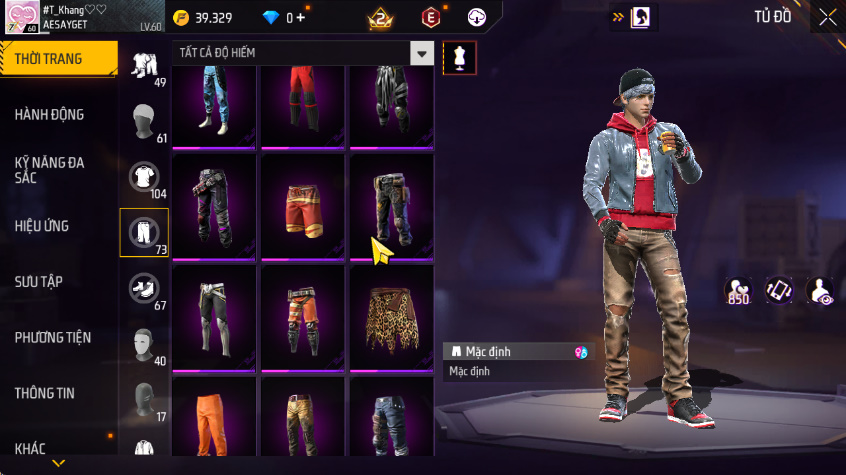Open the PHƯƠNG TIỆN vehicles section
The height and width of the screenshot is (475, 846).
point(51,337)
